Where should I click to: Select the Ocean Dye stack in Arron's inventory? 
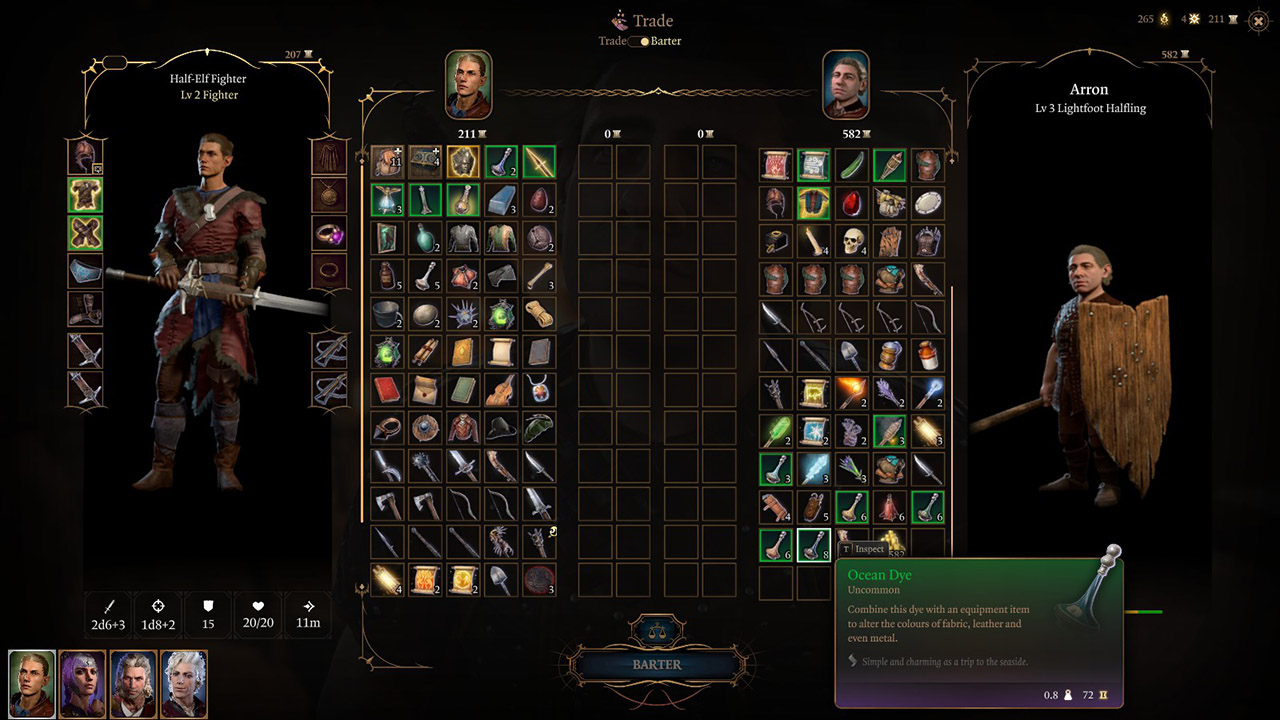click(x=814, y=544)
